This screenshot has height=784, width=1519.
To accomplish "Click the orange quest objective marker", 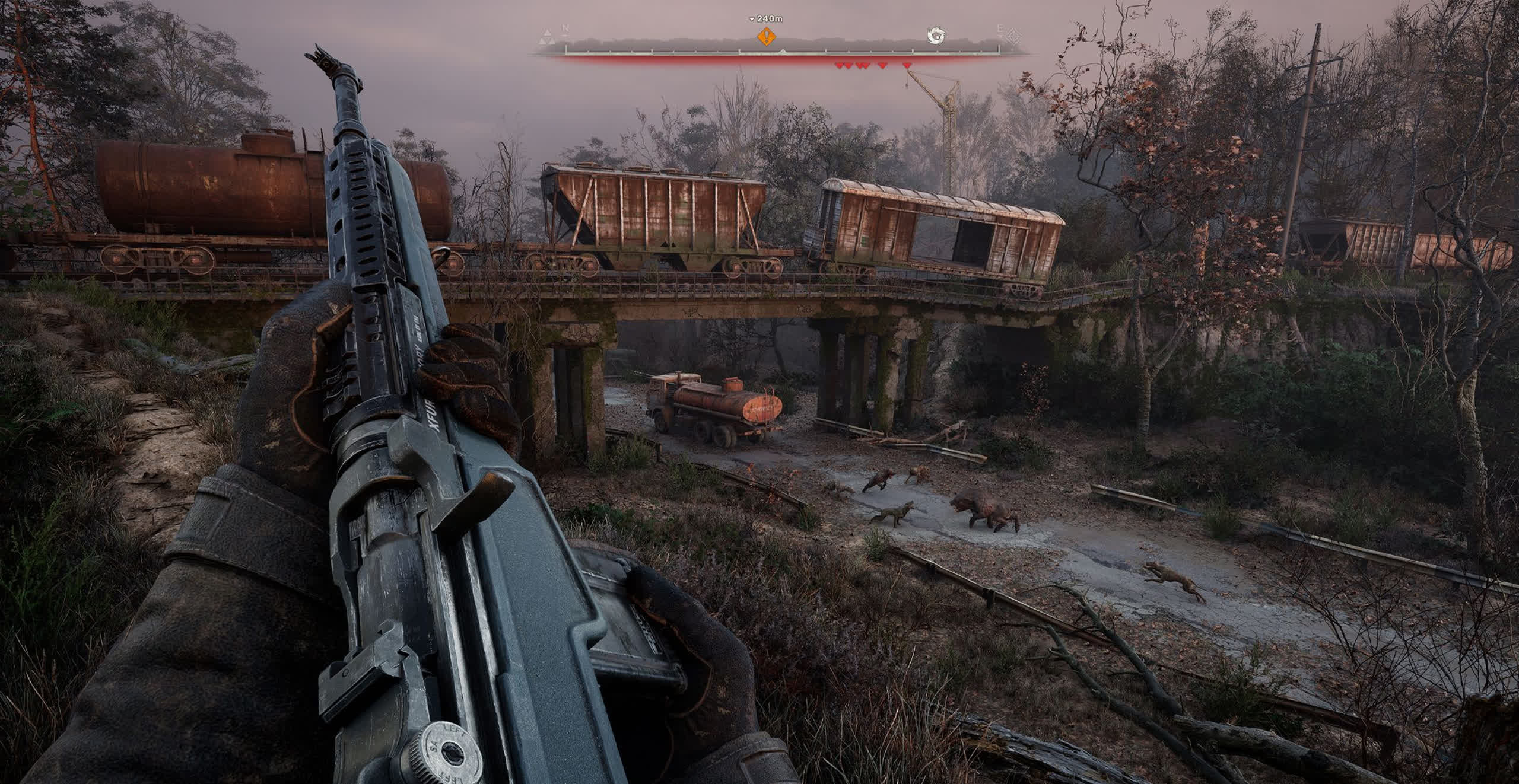I will point(767,36).
